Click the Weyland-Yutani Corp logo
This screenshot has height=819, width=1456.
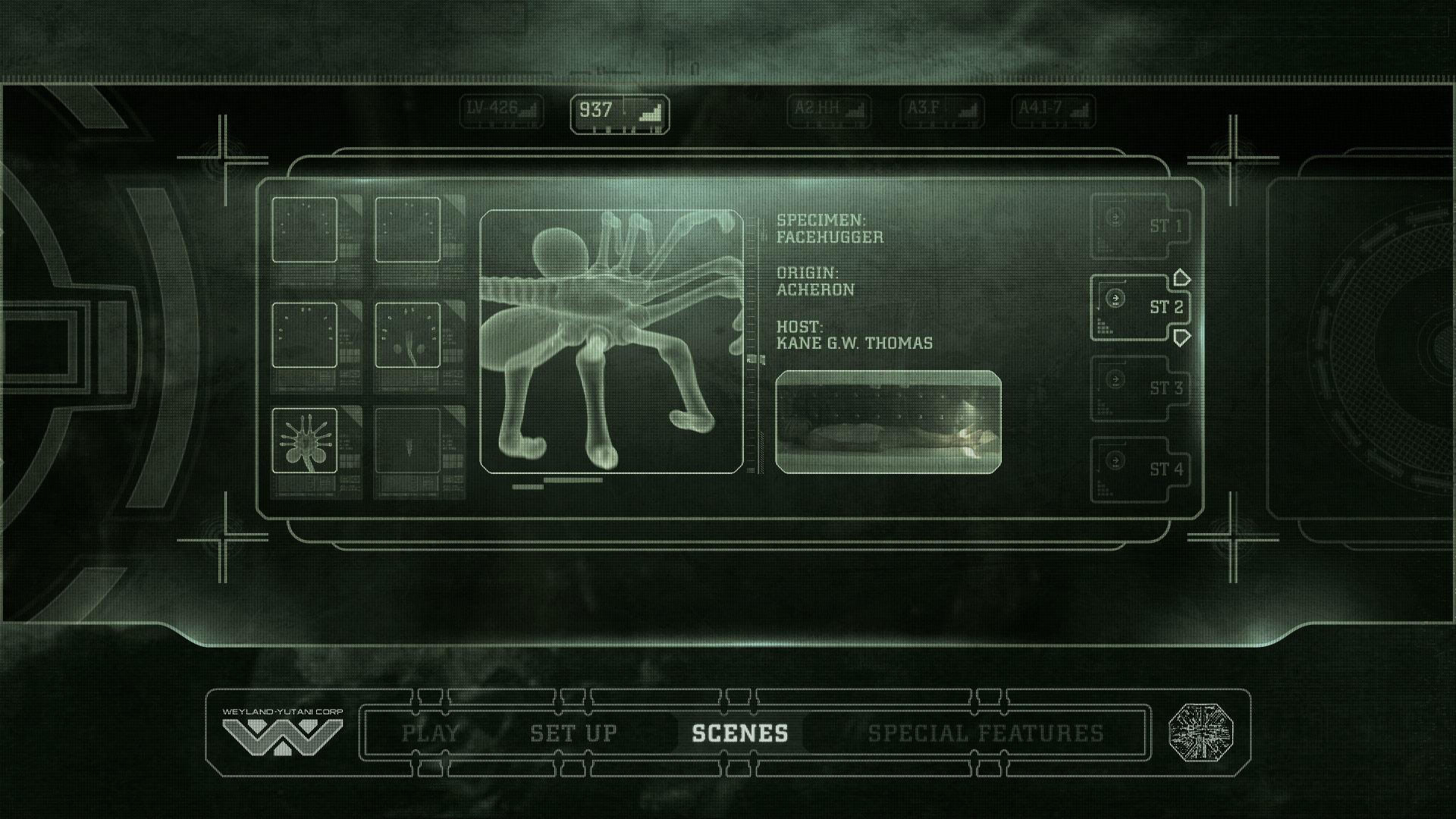tap(282, 733)
